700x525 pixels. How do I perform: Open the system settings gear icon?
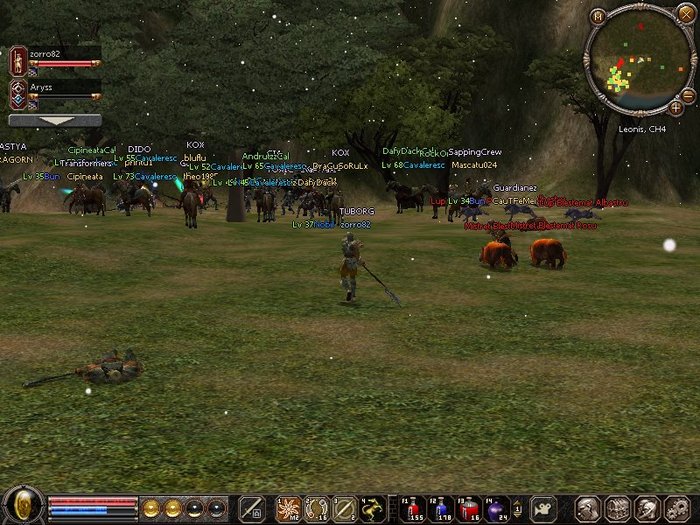(675, 508)
